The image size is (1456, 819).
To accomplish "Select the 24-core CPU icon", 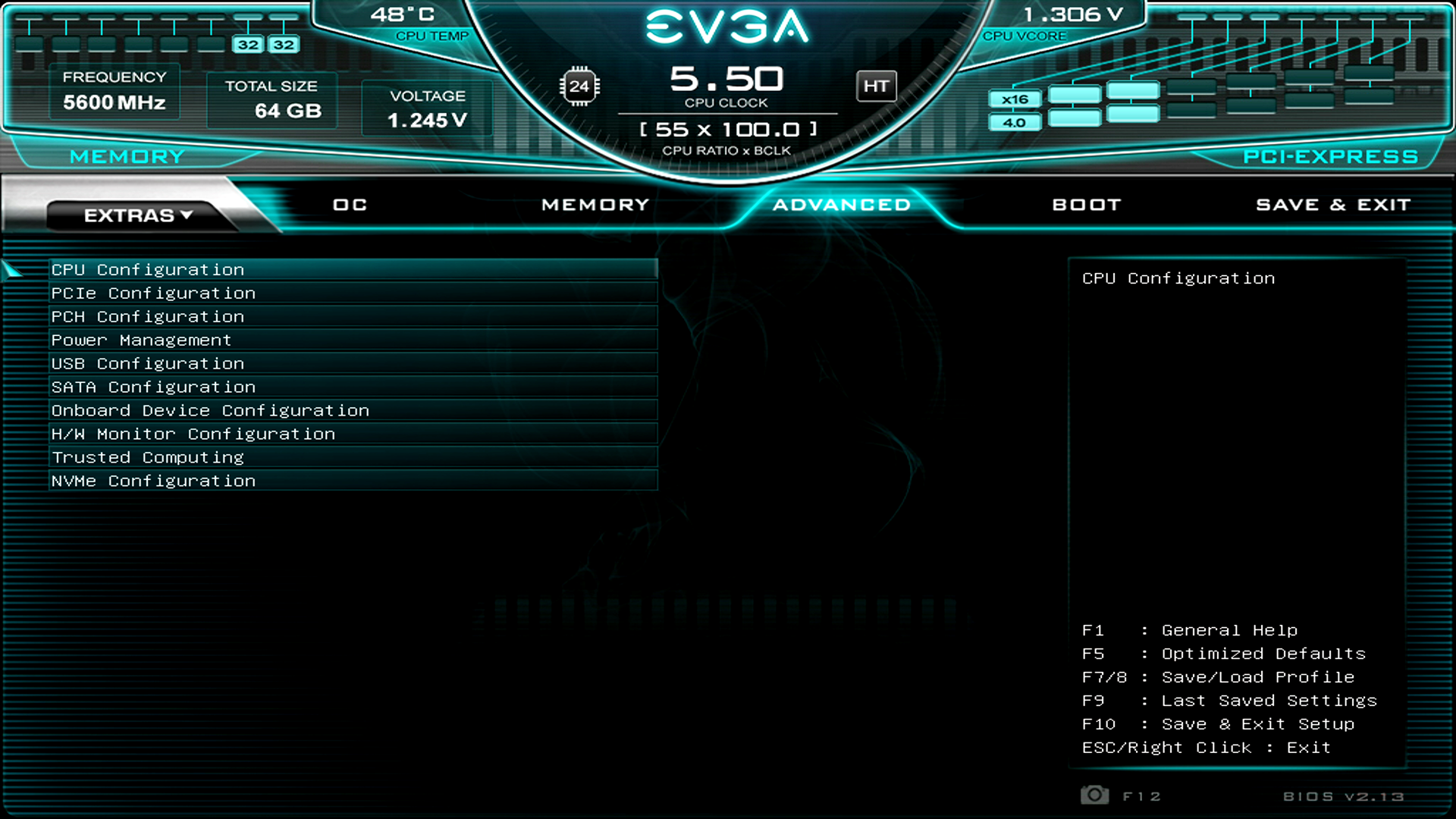I will tap(580, 86).
